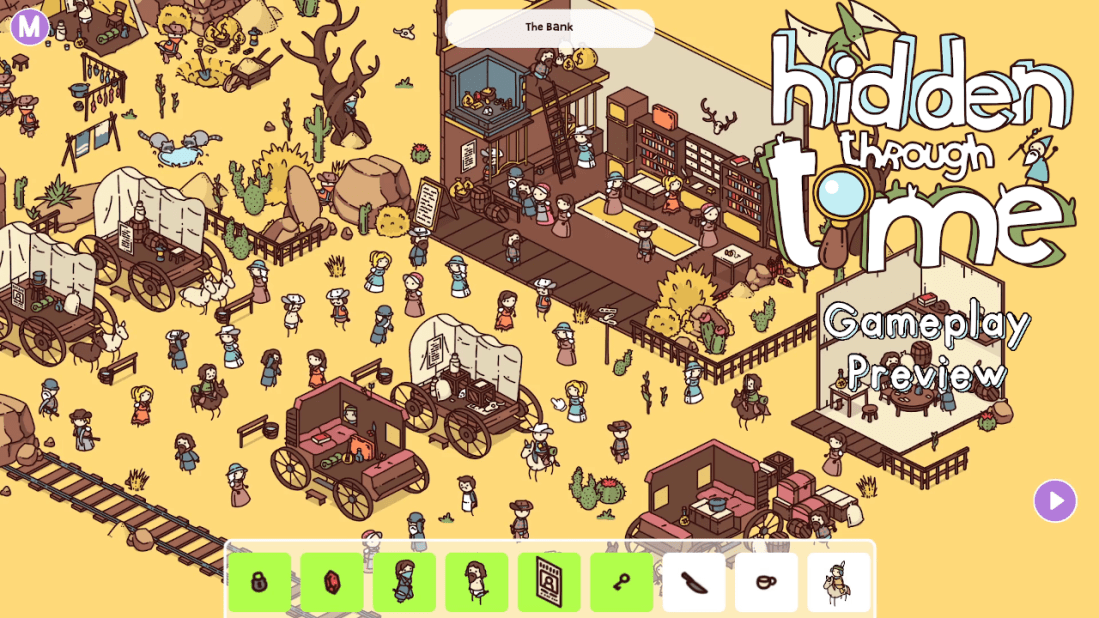
Task: Choose the key item slot
Action: (x=621, y=582)
